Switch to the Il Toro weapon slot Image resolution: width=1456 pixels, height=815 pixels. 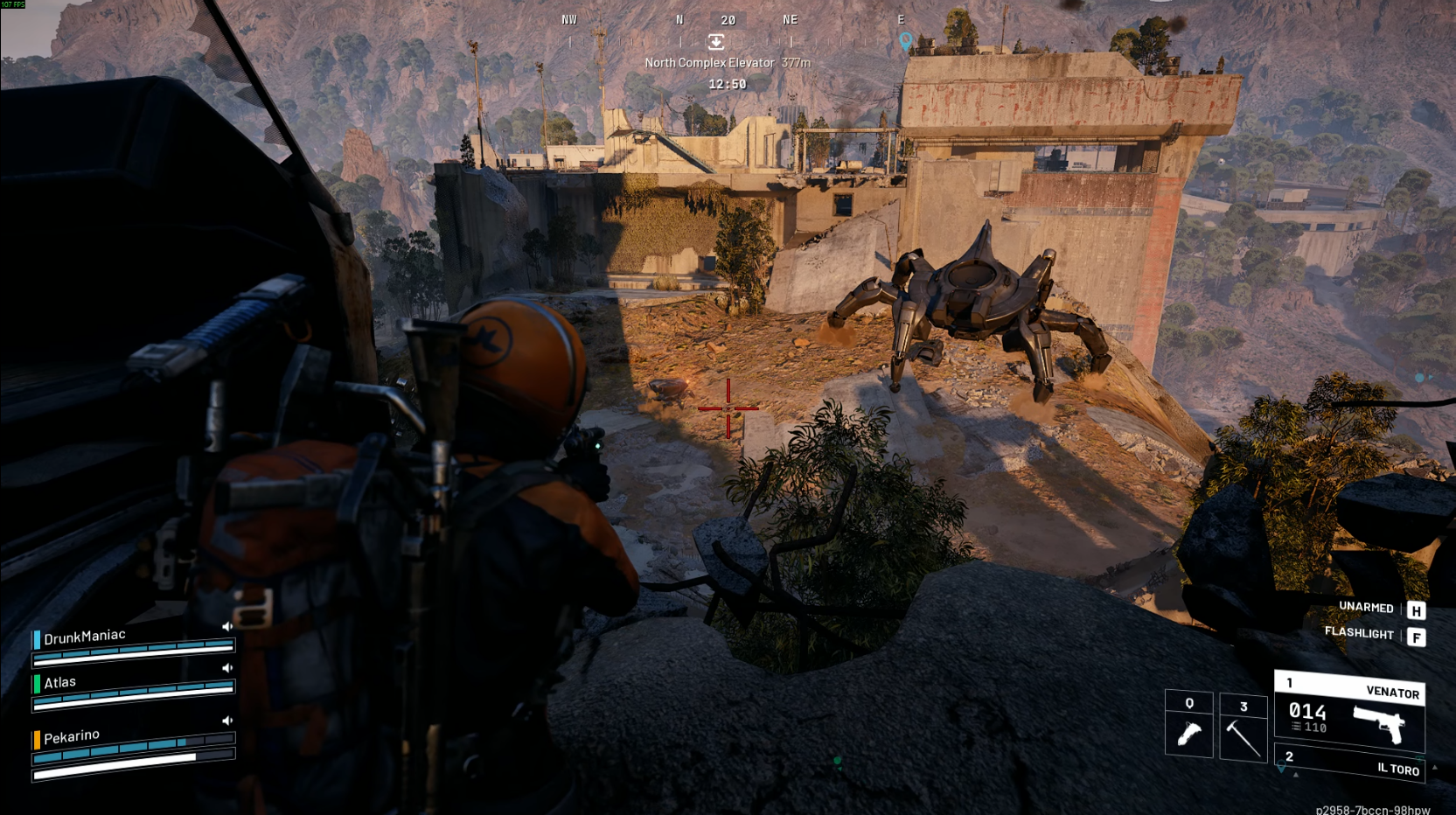1349,765
